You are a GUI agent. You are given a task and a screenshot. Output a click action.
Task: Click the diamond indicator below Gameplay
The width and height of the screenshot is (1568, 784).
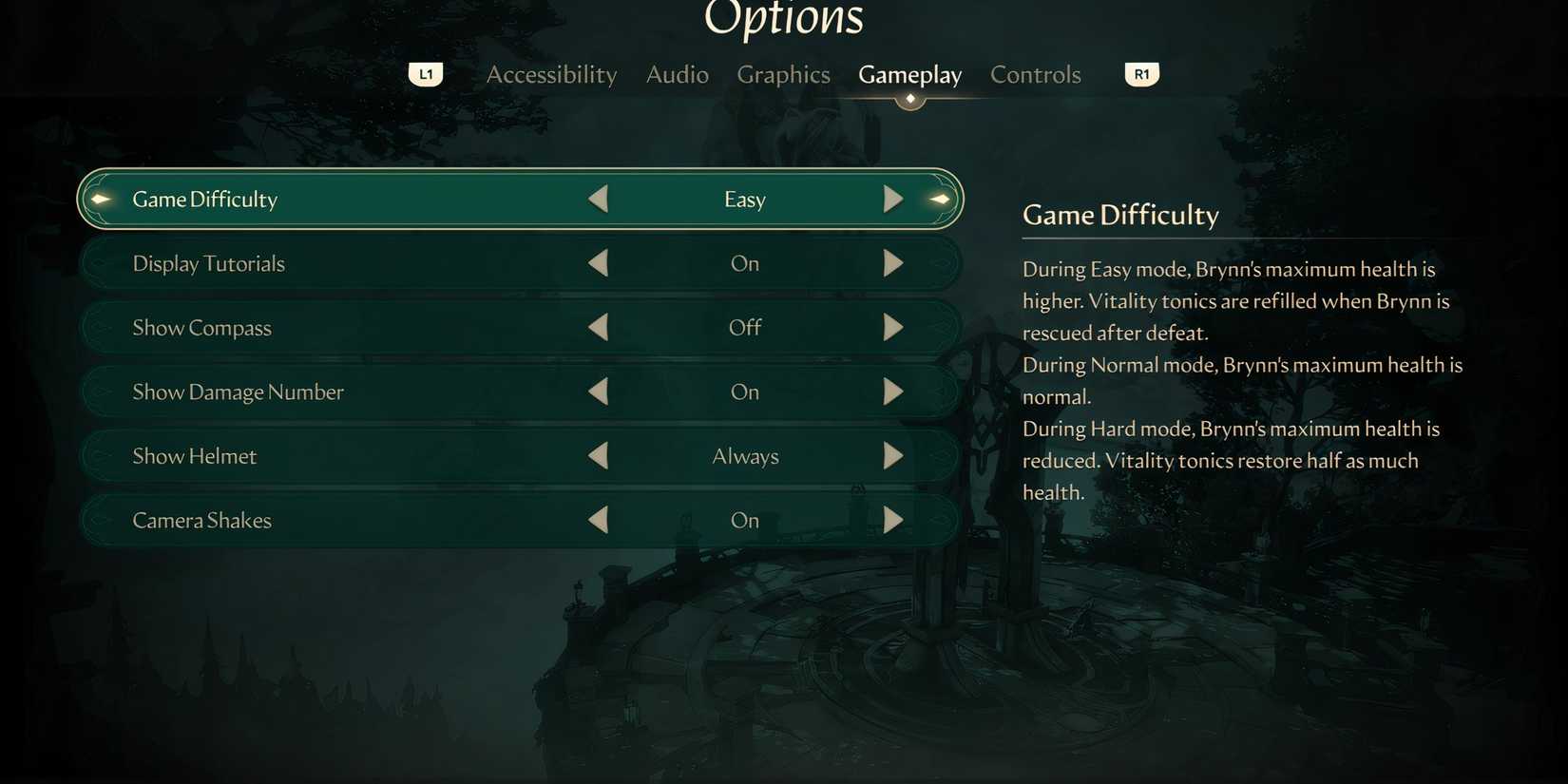(909, 97)
